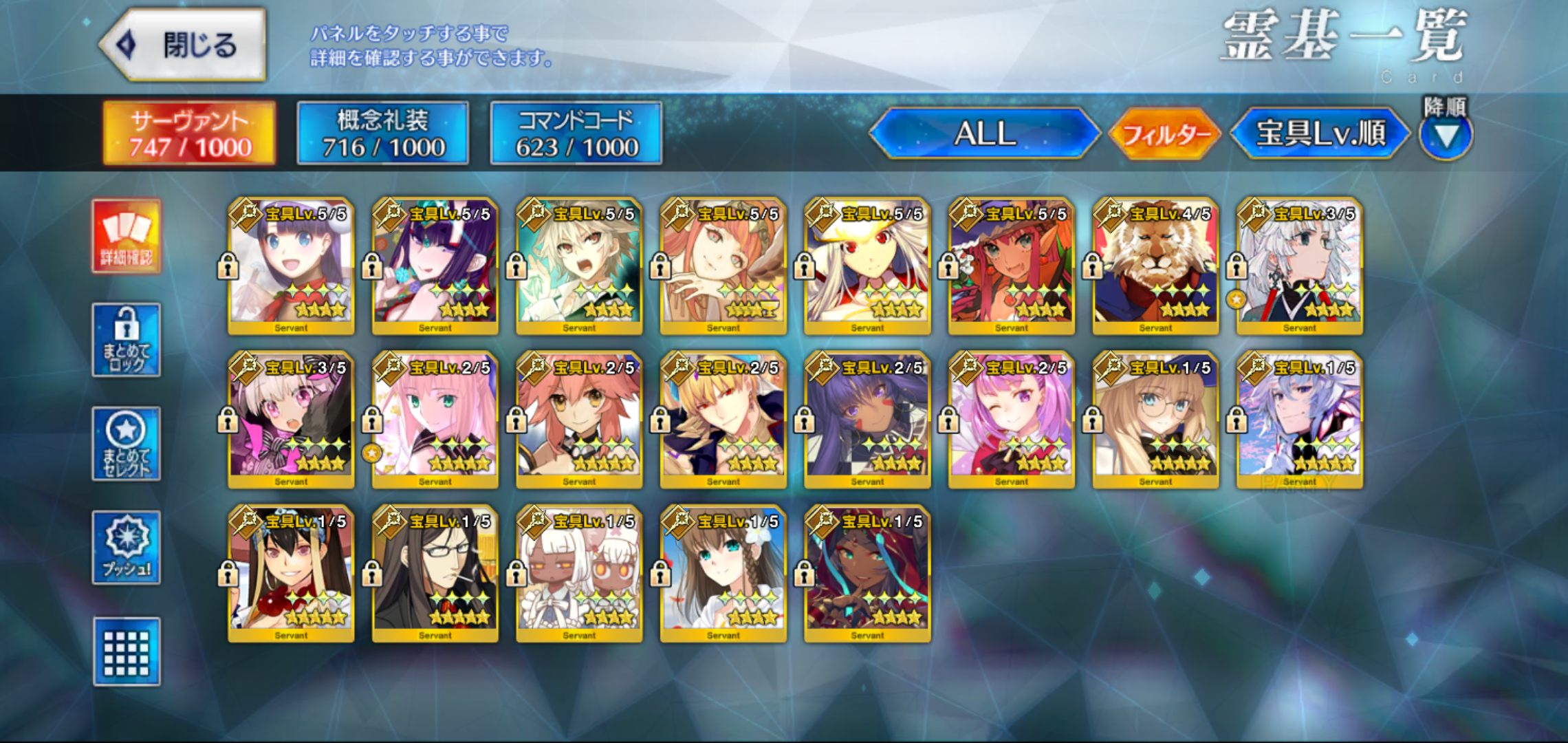Open the プッシュ! button

pyautogui.click(x=127, y=548)
